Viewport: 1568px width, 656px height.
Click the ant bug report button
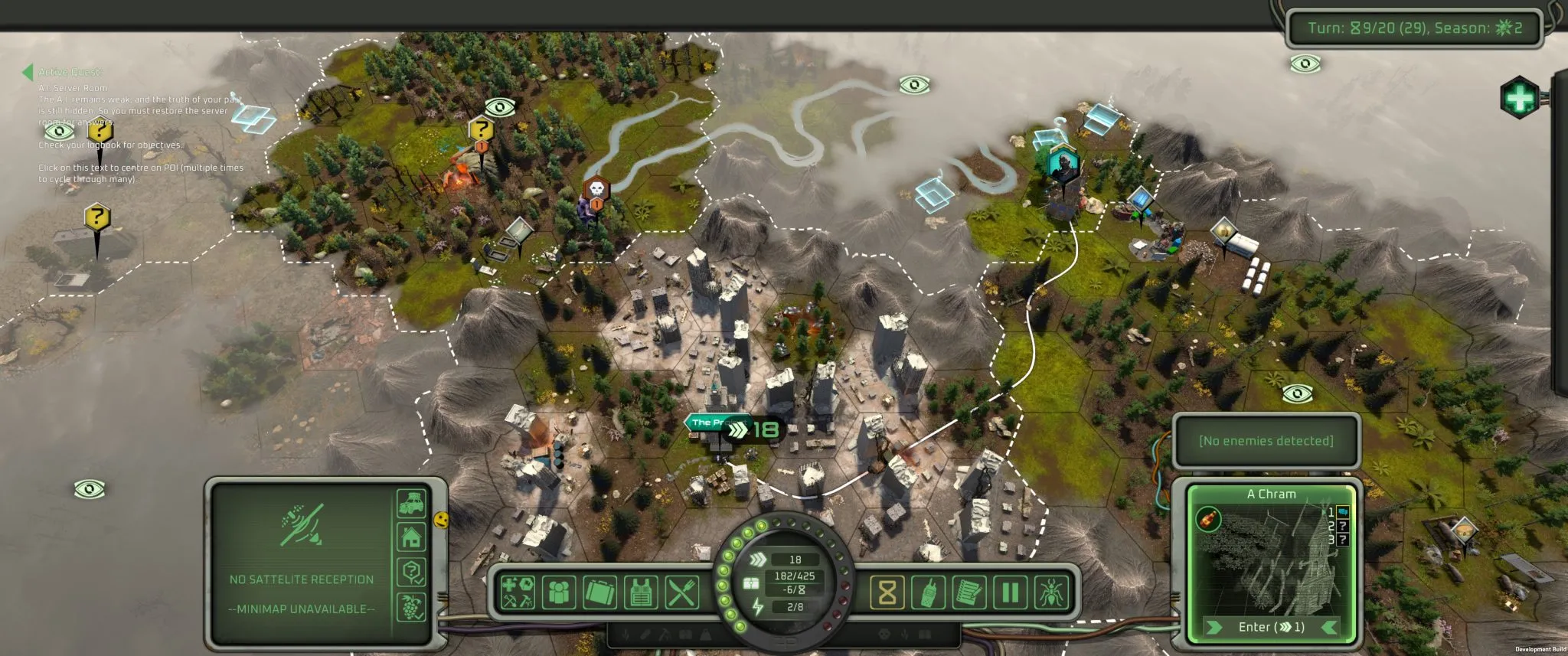click(x=1051, y=592)
